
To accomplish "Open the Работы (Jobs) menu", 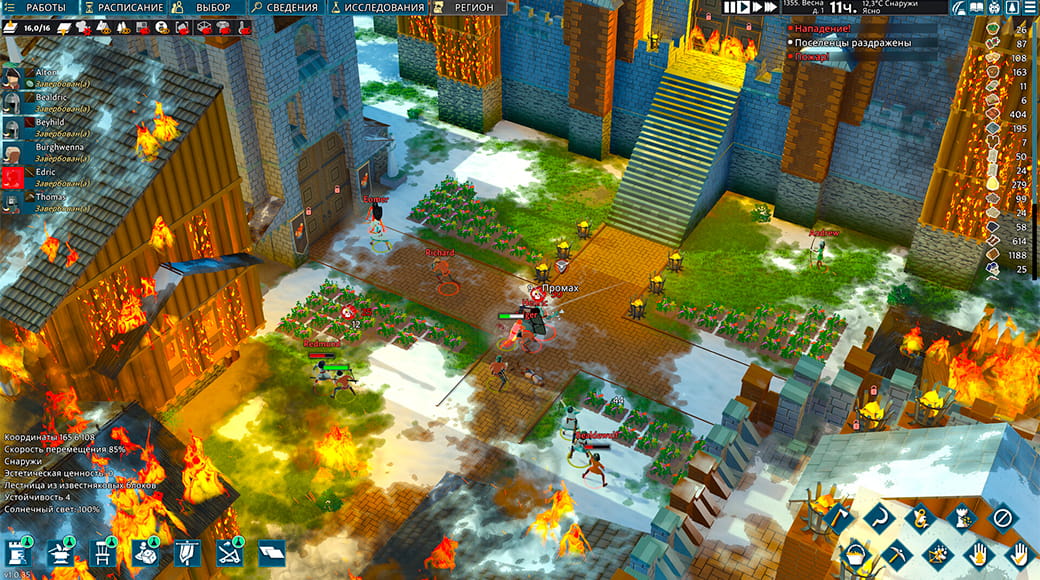I will tap(40, 7).
